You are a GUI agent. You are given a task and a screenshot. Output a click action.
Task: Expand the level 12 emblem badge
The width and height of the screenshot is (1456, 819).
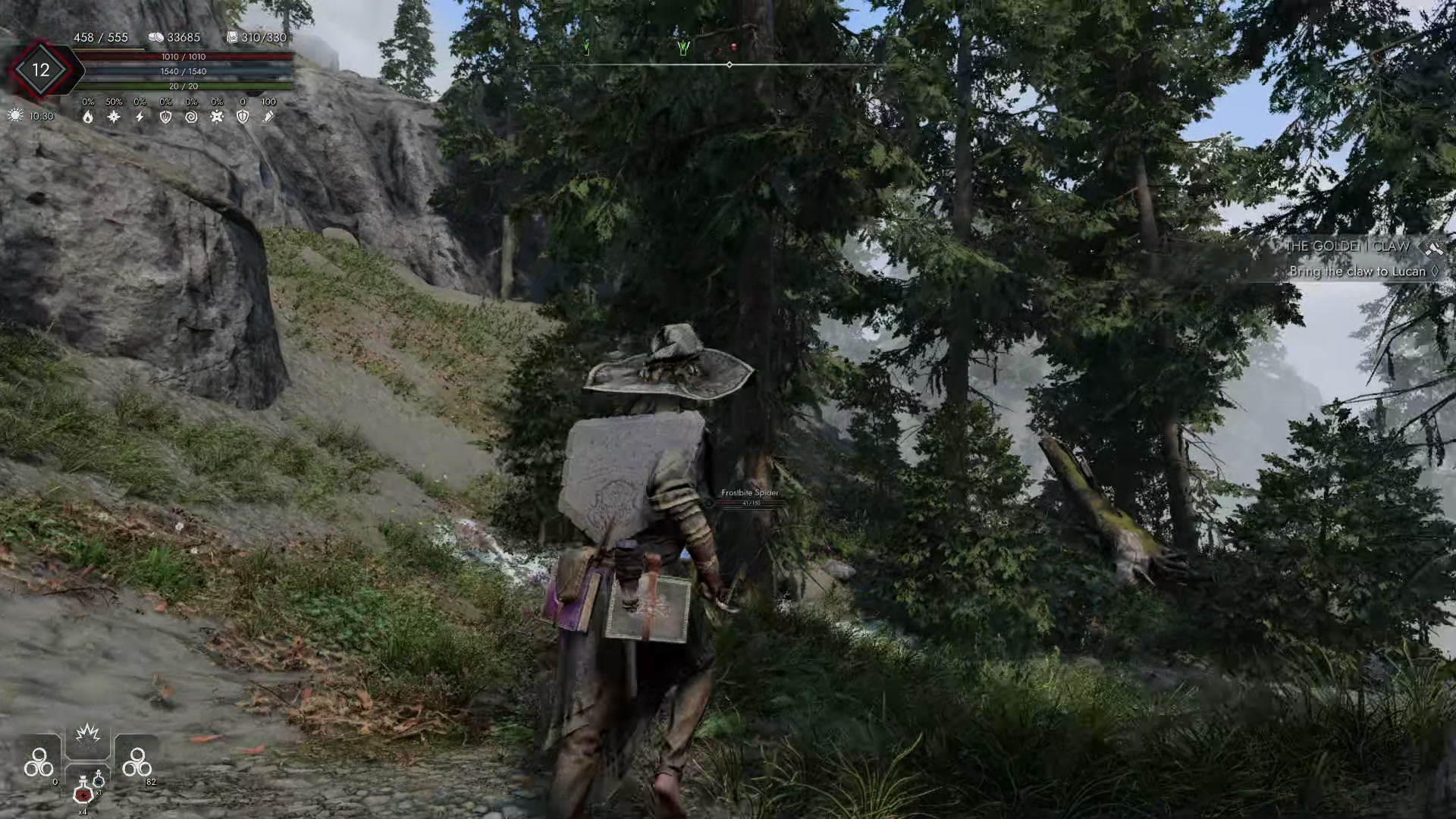tap(41, 69)
